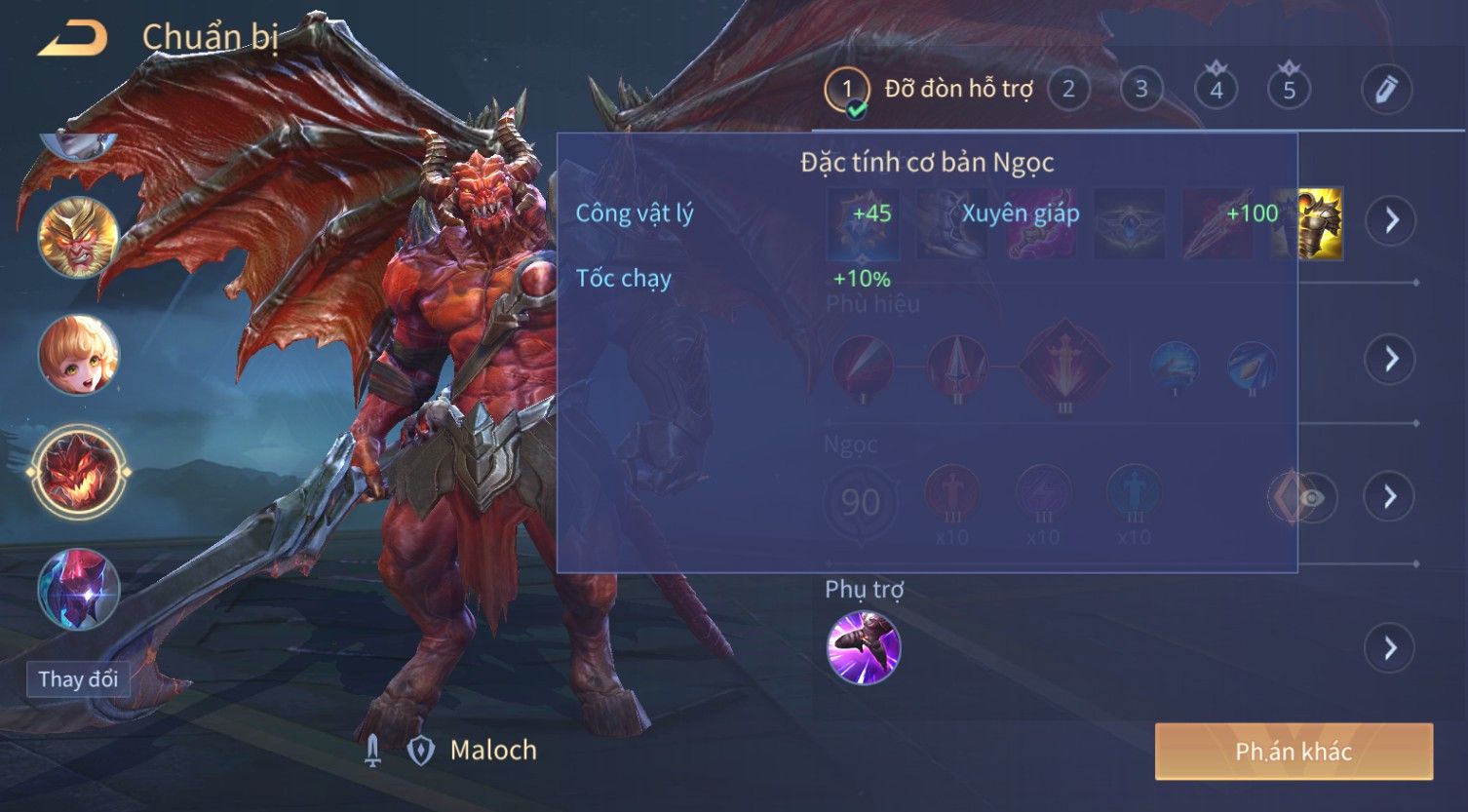The image size is (1468, 812).
Task: Open build preset 5
Action: pos(1289,90)
